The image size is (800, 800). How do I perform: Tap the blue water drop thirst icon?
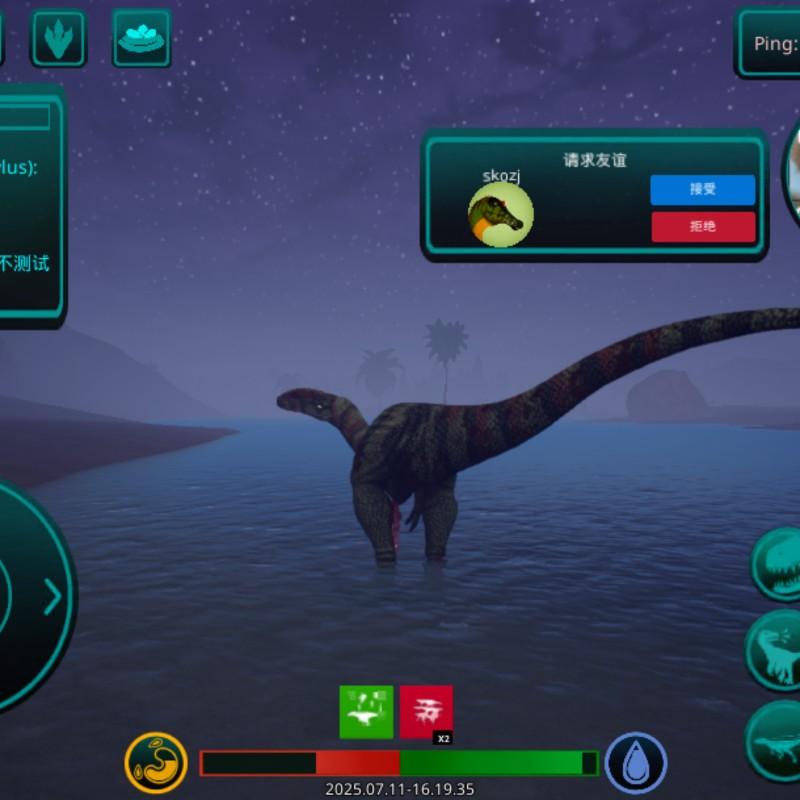point(635,764)
